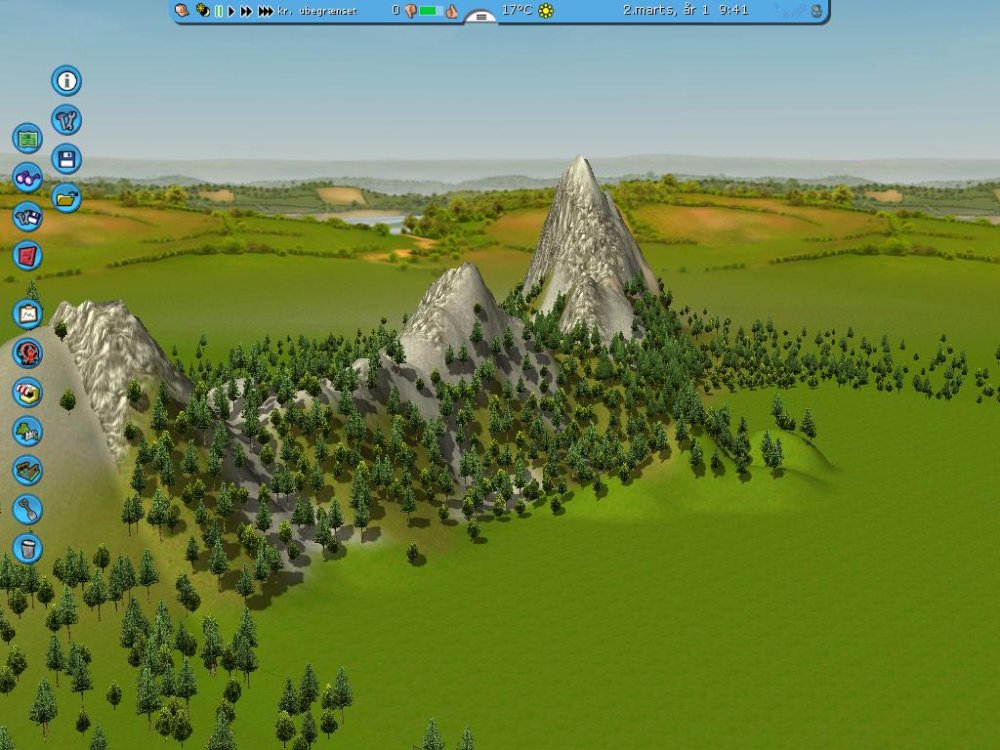Expand the top bar's center pull-down tab
This screenshot has height=750, width=1000.
point(481,17)
